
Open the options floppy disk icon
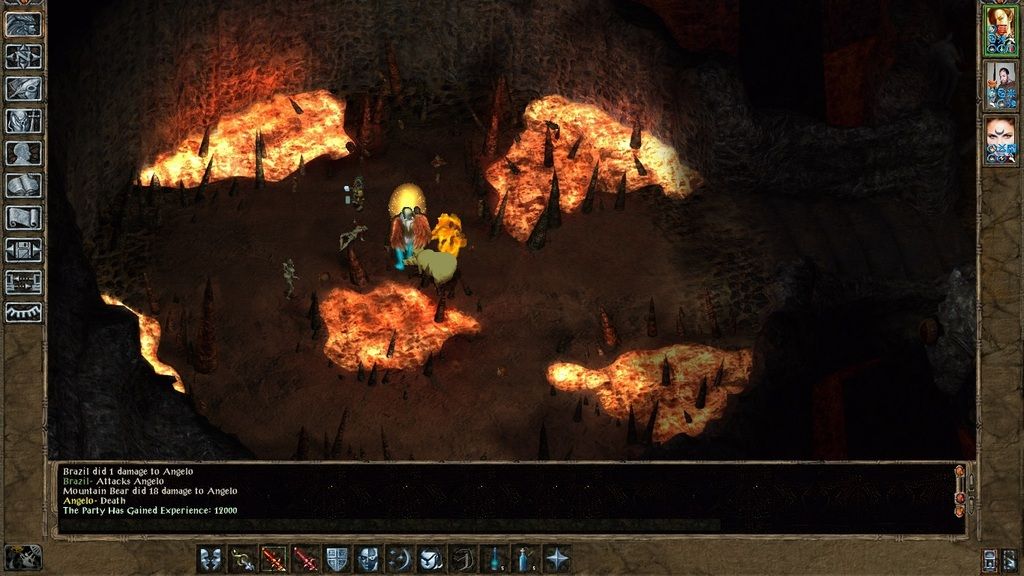[x=22, y=249]
